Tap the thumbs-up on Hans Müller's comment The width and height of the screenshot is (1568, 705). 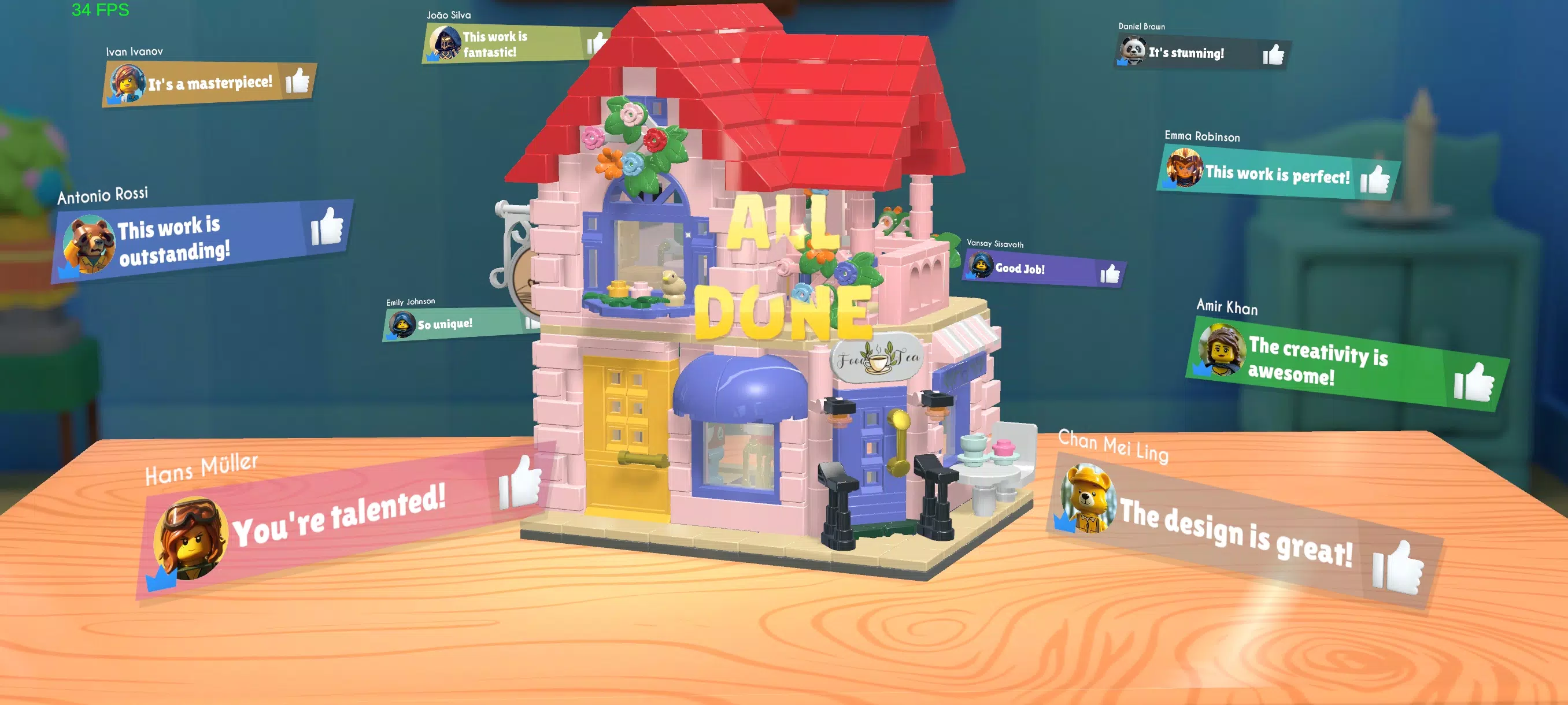(520, 484)
